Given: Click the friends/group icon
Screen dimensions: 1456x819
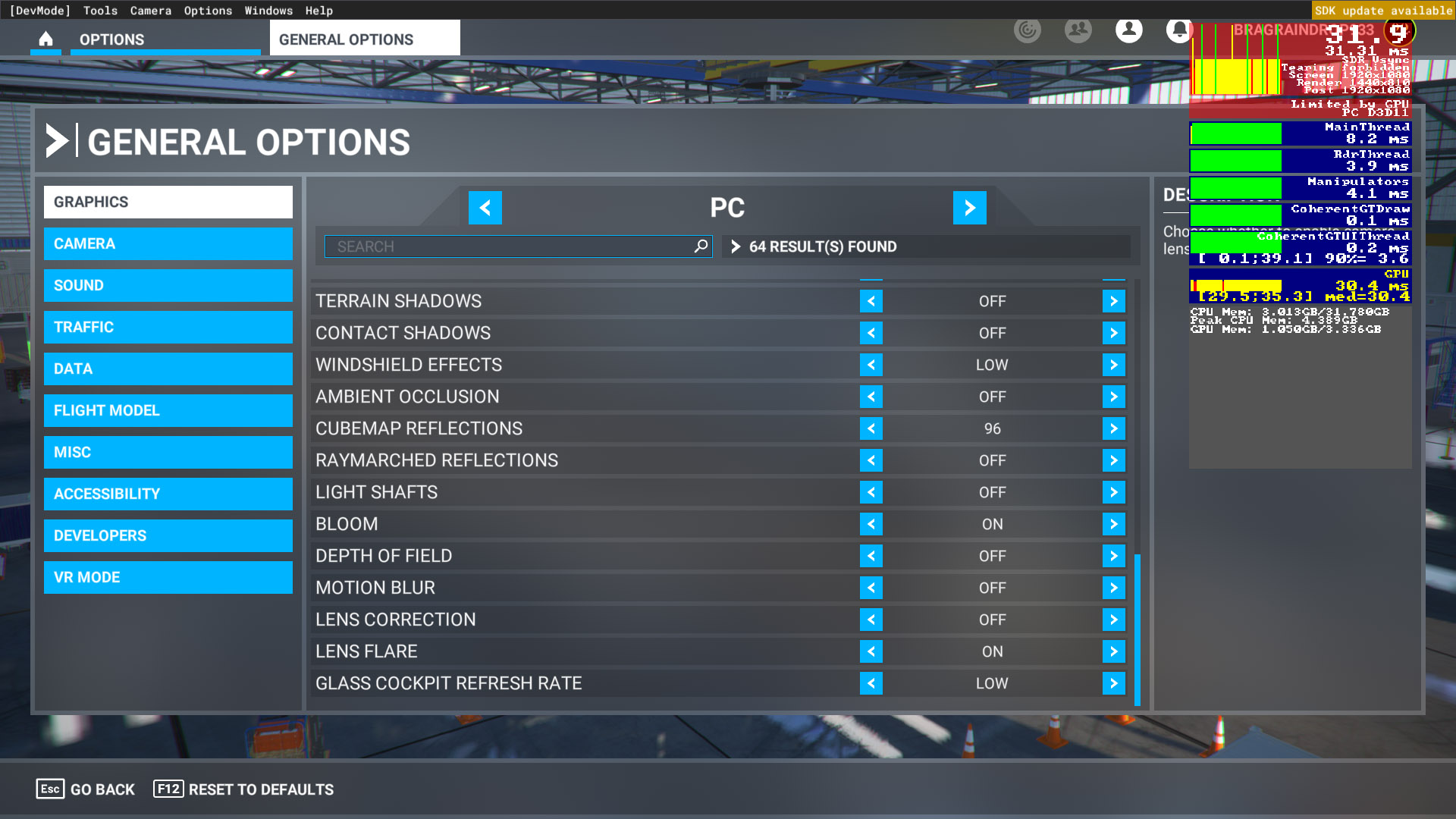Looking at the screenshot, I should point(1078,30).
